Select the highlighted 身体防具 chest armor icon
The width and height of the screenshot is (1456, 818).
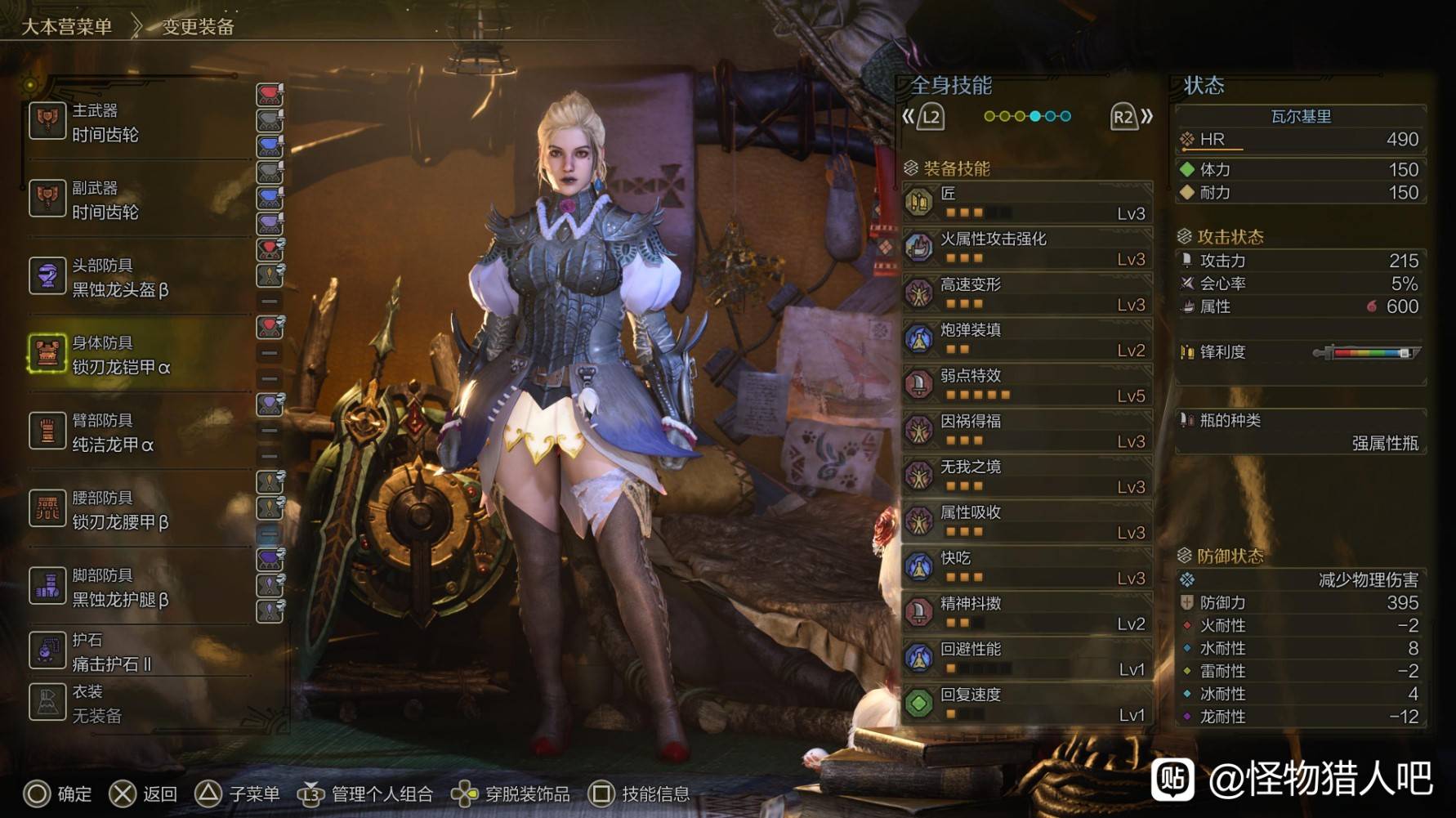47,353
